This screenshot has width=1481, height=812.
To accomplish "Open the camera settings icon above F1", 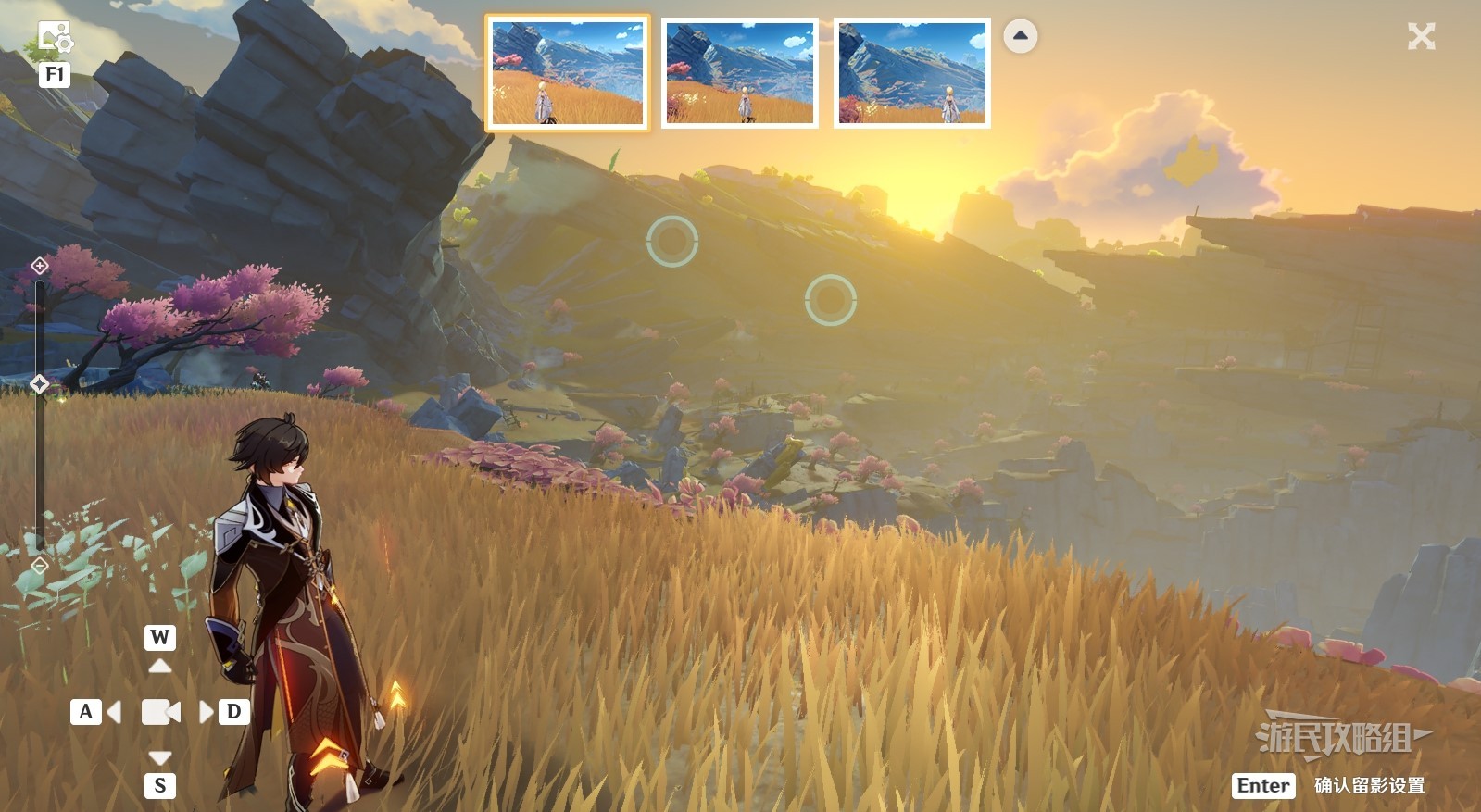I will (x=55, y=39).
